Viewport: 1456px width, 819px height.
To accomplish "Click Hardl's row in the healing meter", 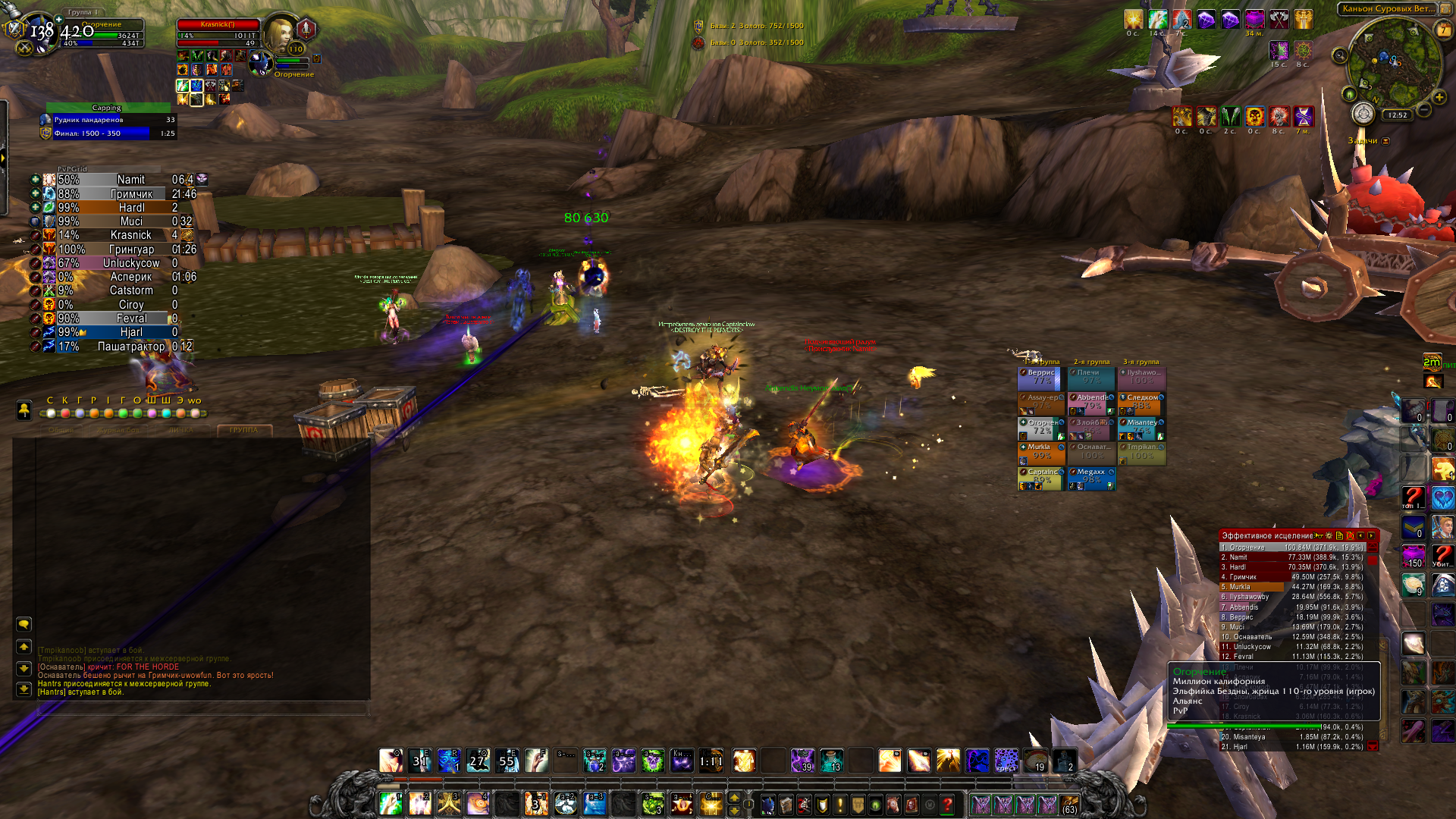I will (x=1289, y=566).
